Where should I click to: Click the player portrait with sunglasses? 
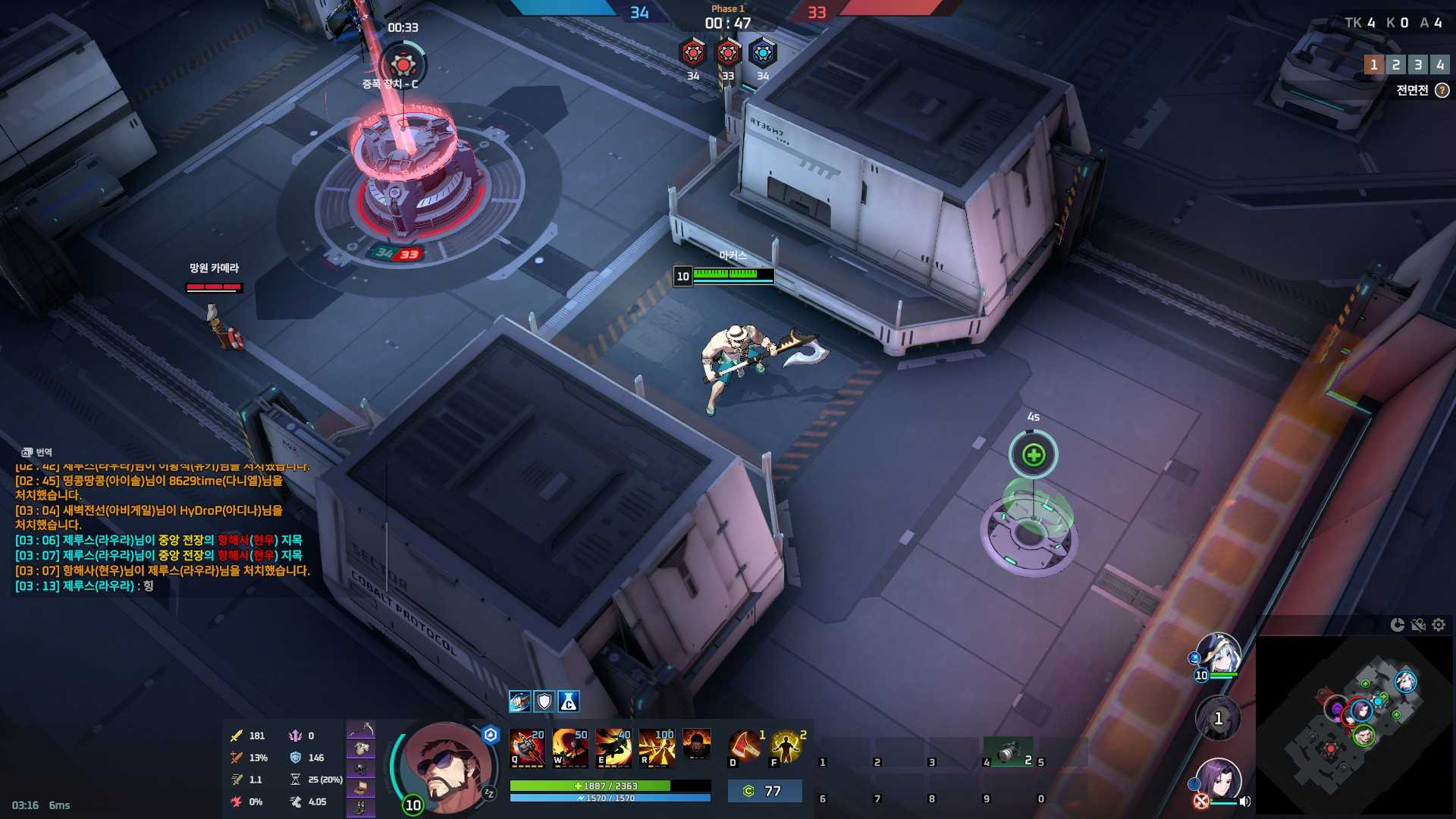point(448,767)
